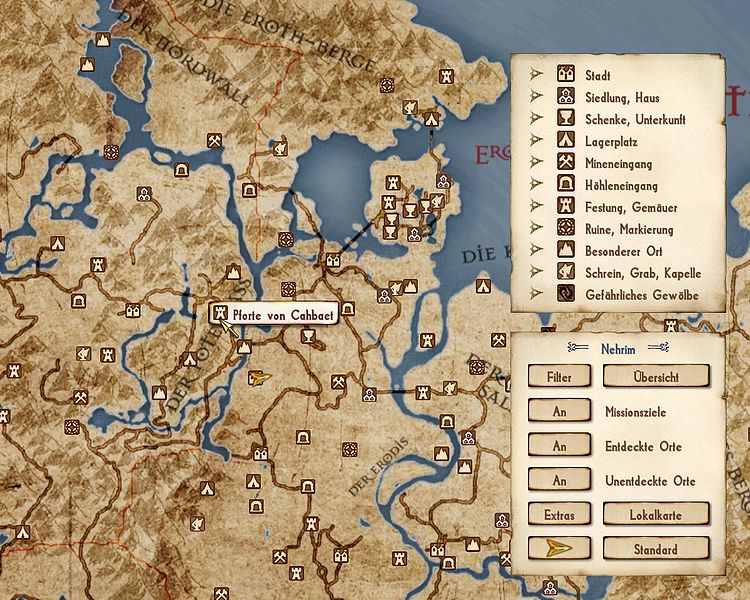Toggle the Missionsziele An button

(x=559, y=411)
